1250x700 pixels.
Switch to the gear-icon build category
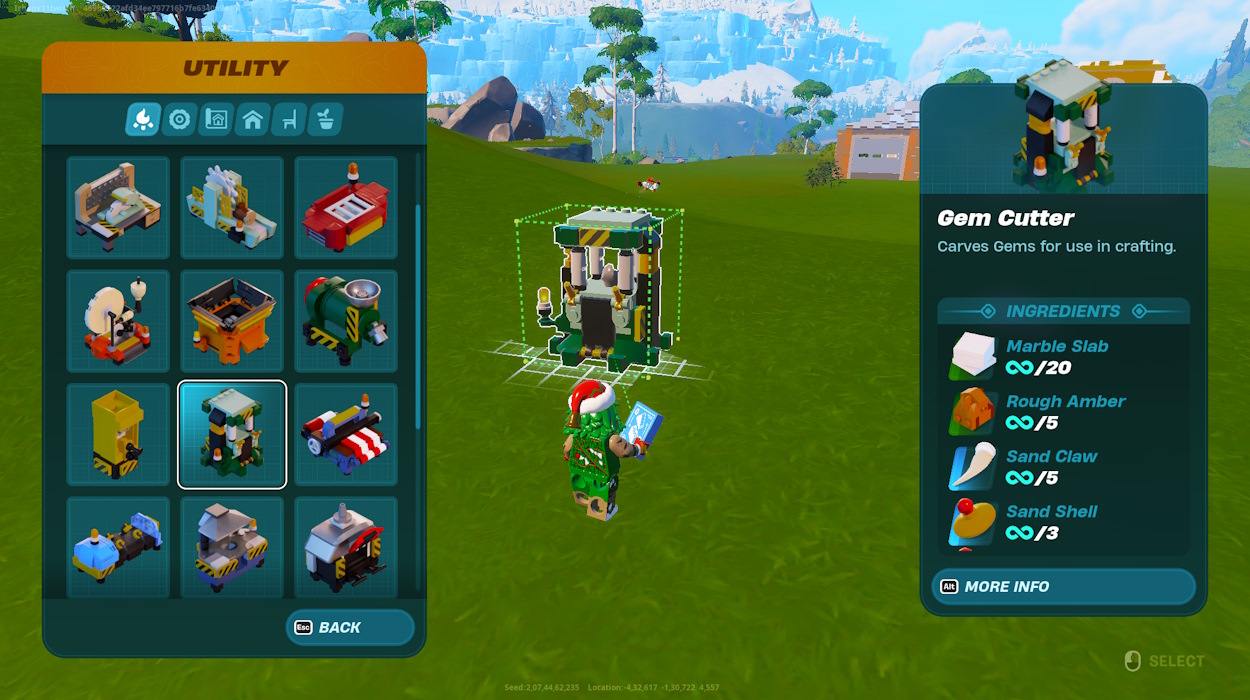(x=180, y=120)
